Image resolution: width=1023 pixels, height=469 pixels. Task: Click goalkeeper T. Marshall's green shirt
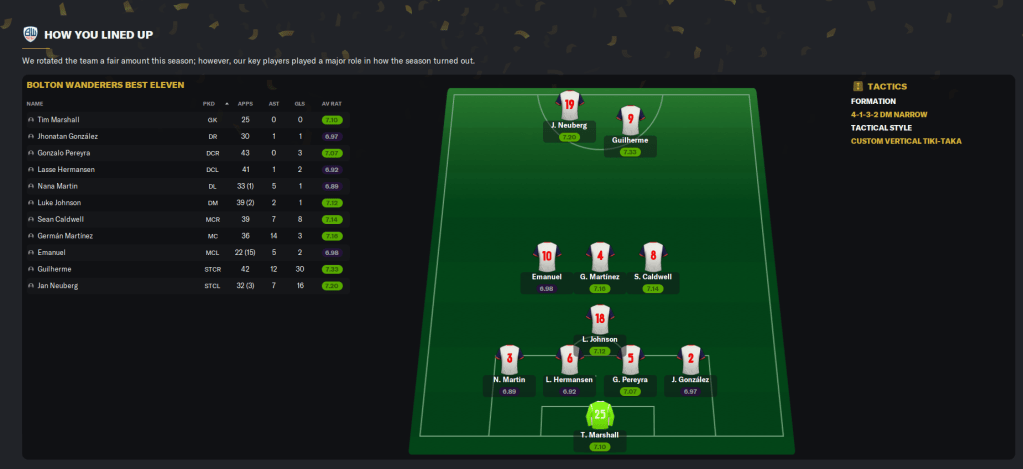[x=599, y=414]
